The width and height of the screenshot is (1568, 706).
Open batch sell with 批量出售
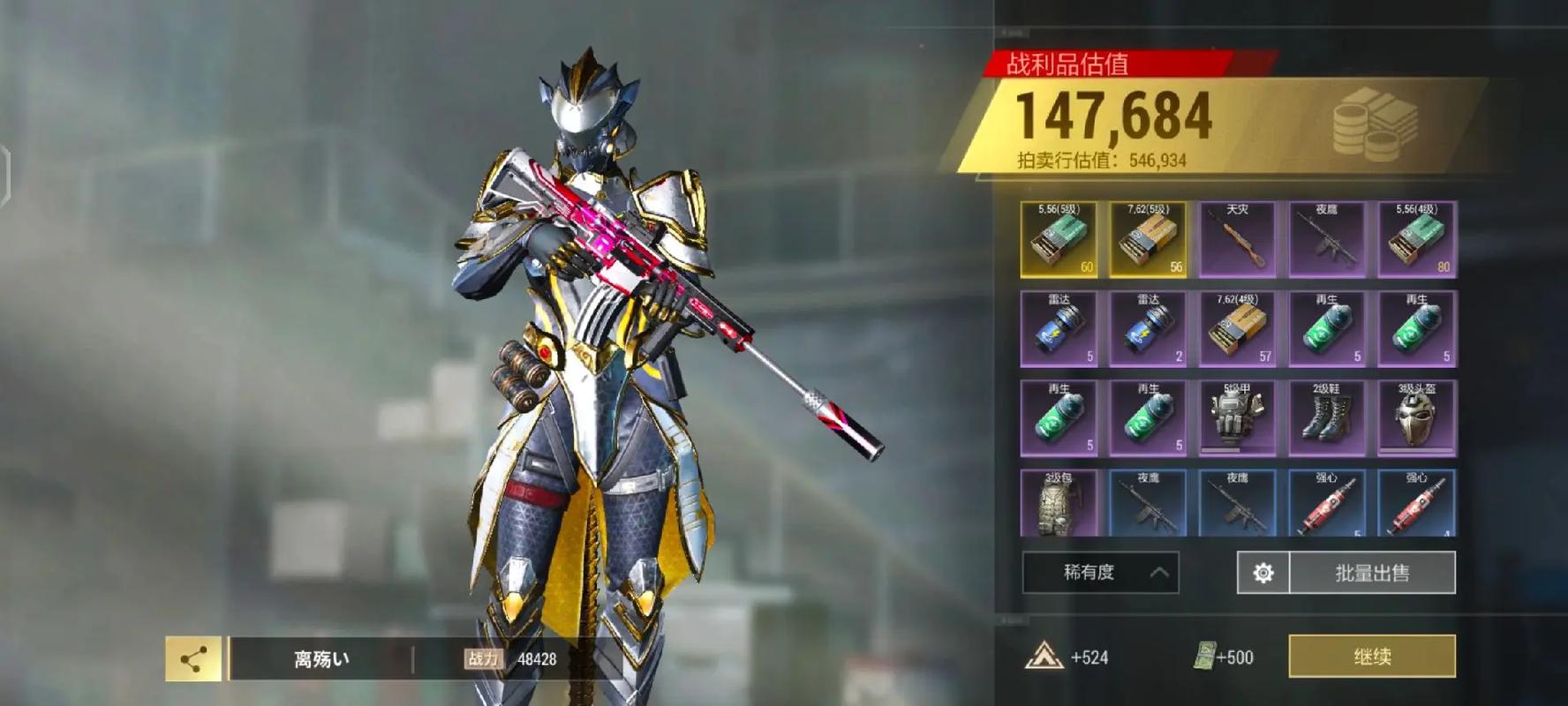tap(1372, 573)
